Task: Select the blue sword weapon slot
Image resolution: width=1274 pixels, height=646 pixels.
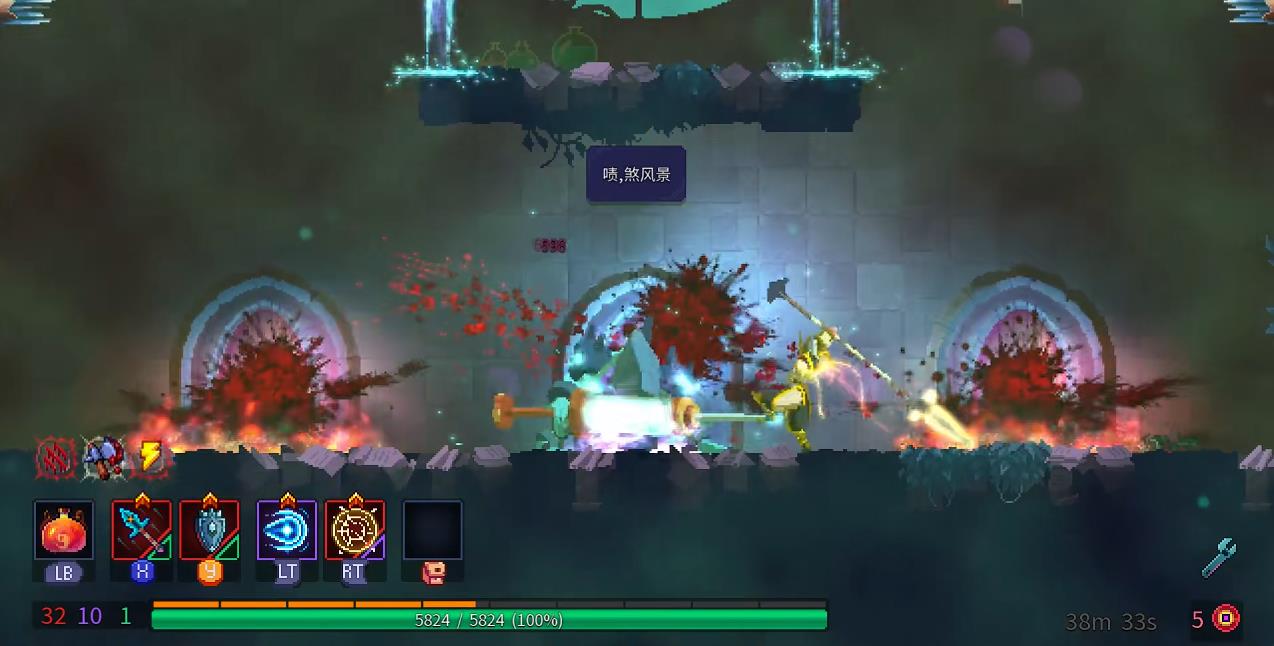Action: [141, 531]
